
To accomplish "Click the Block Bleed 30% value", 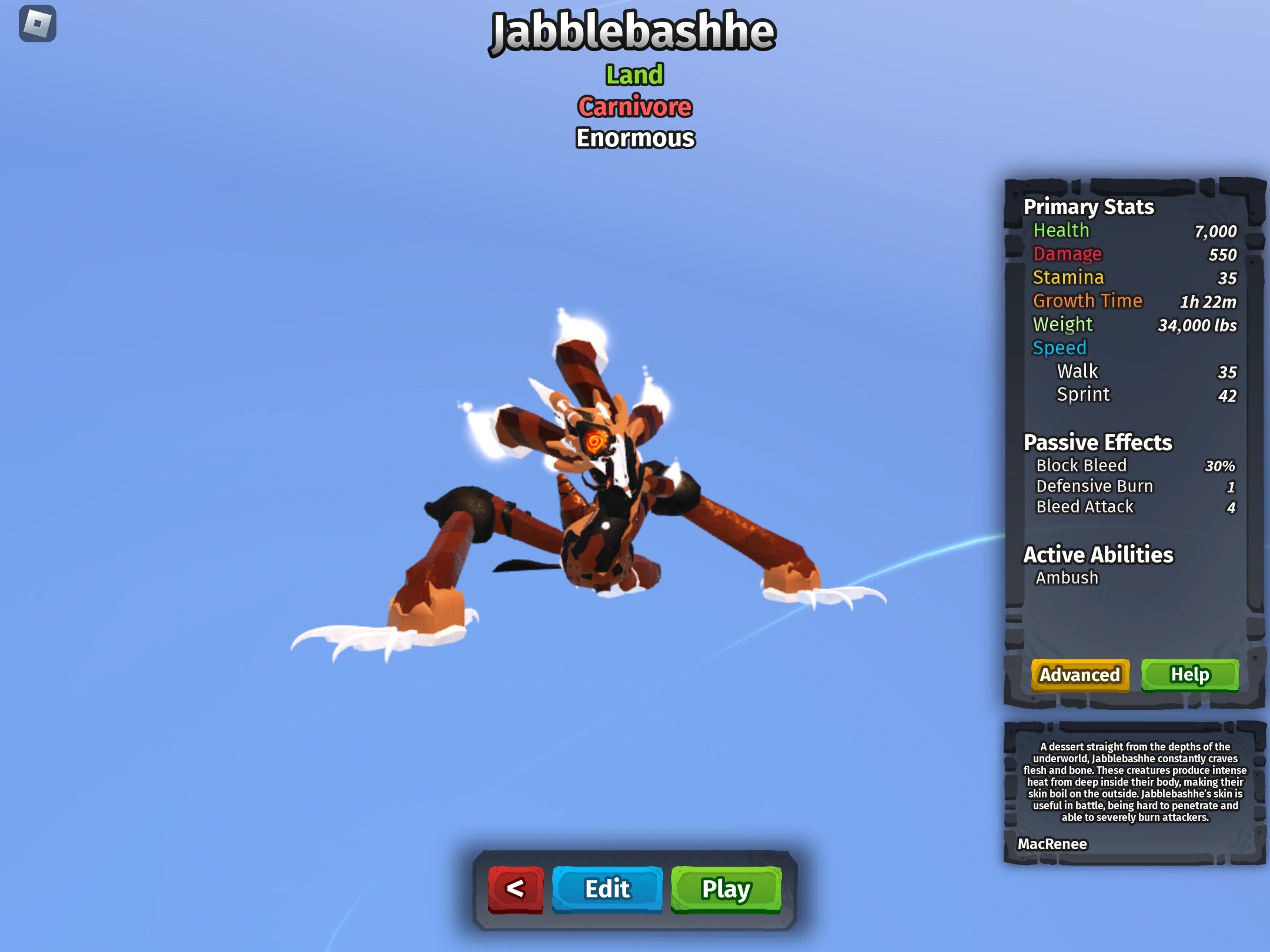I will coord(1222,465).
